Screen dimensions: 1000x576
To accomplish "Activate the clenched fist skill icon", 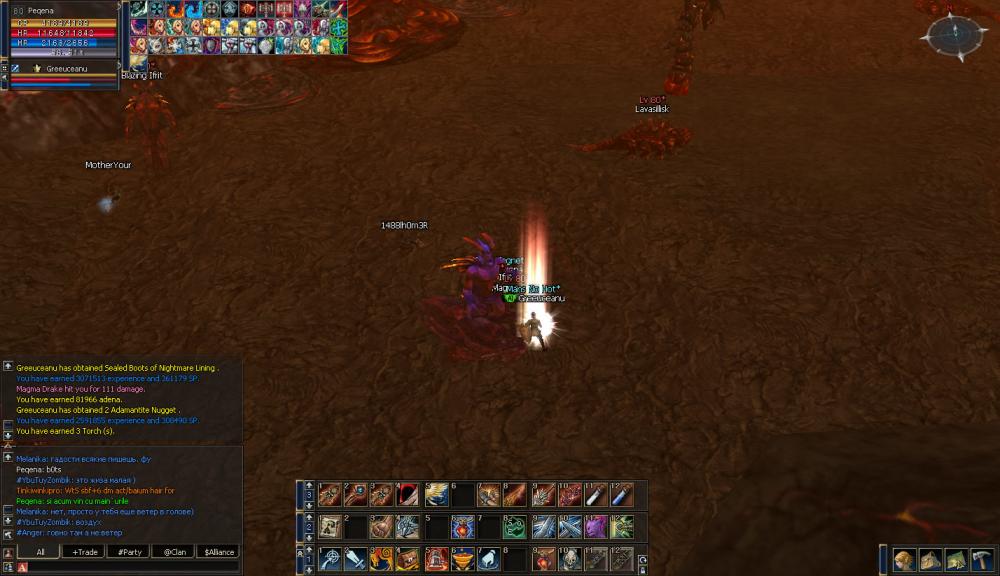I will pyautogui.click(x=380, y=527).
